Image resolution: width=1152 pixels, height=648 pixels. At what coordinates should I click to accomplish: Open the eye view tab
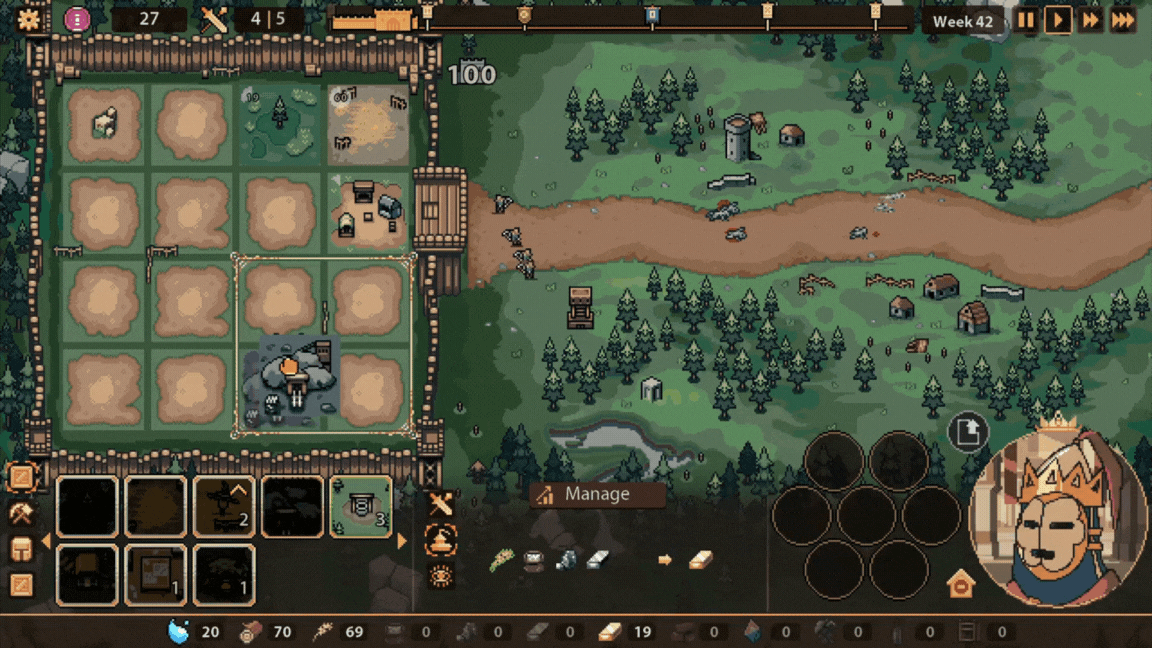(x=441, y=576)
